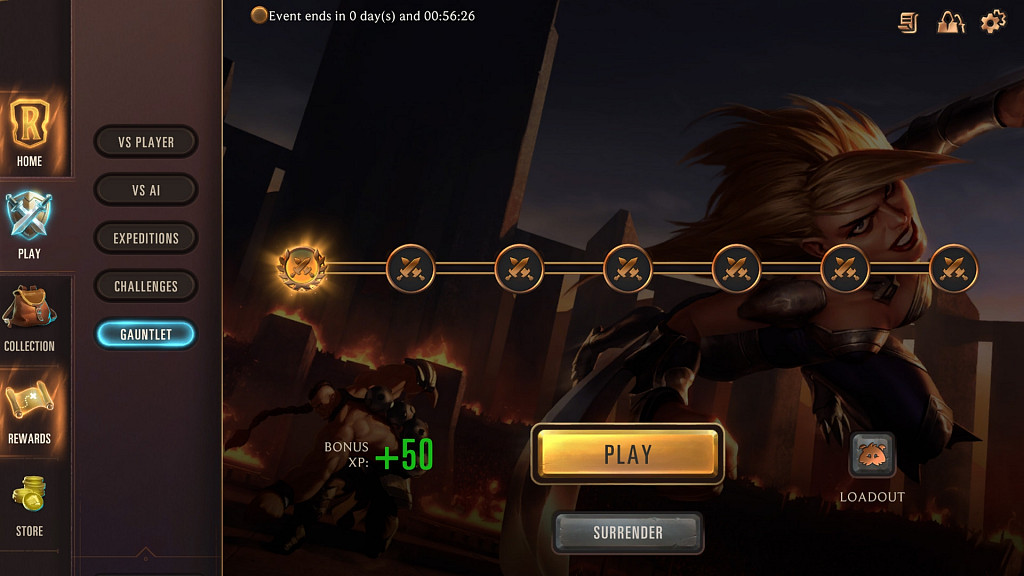Choose the VS AI mode

click(x=146, y=190)
